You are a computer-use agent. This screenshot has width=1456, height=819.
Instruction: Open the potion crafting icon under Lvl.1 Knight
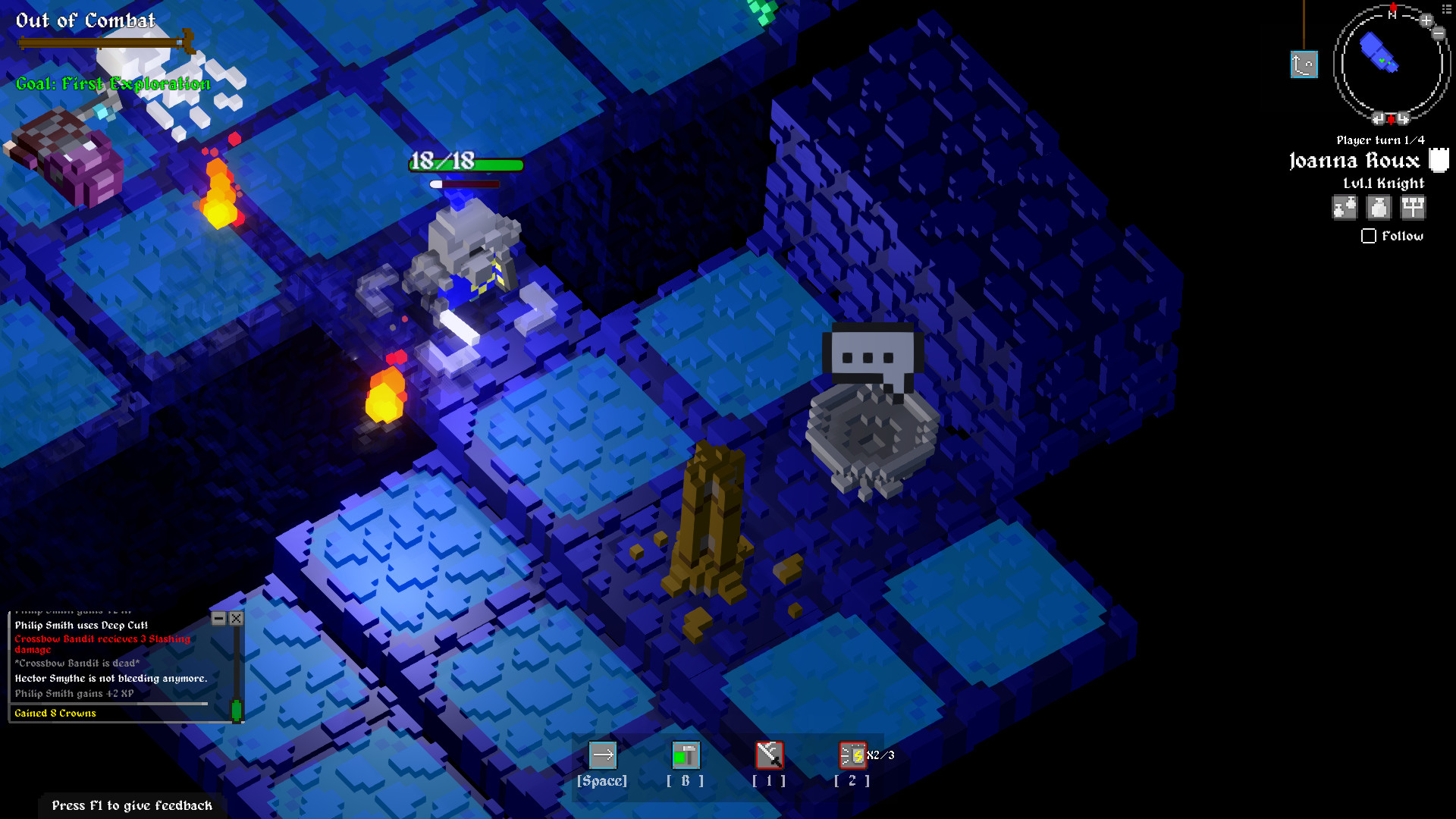tap(1344, 207)
